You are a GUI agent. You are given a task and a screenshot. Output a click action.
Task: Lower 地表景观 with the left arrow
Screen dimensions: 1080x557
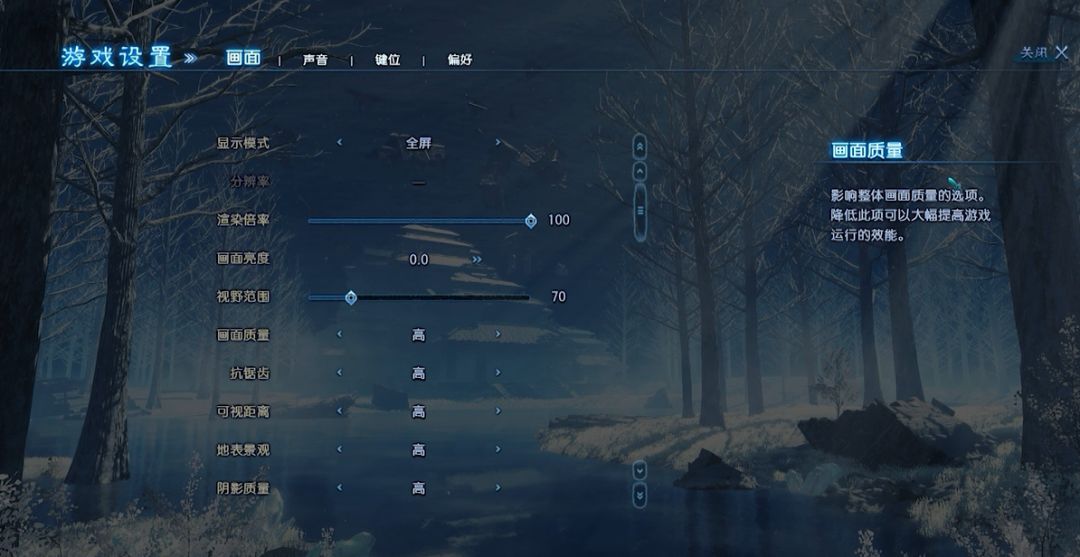[x=339, y=450]
